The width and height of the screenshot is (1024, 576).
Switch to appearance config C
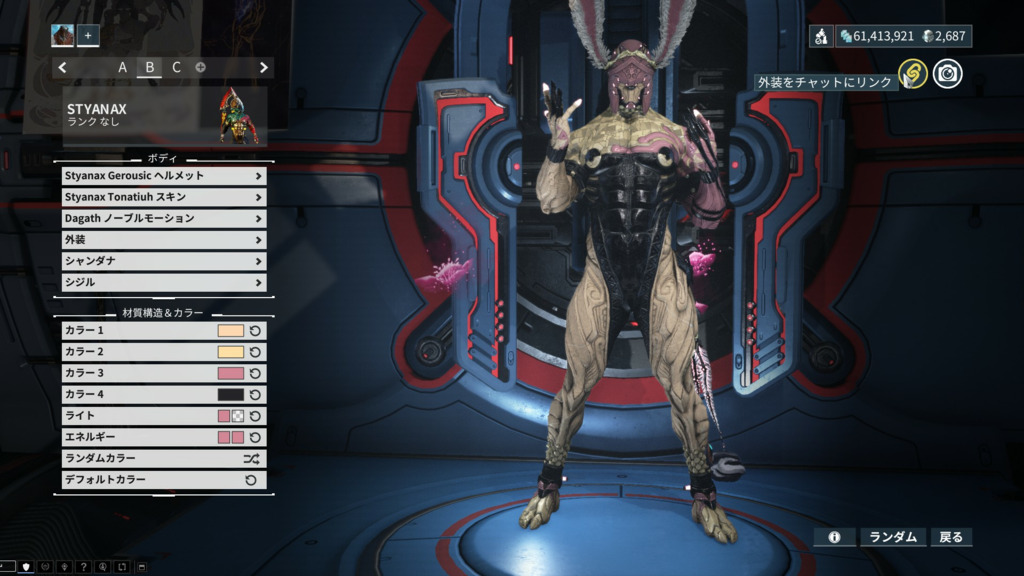176,67
